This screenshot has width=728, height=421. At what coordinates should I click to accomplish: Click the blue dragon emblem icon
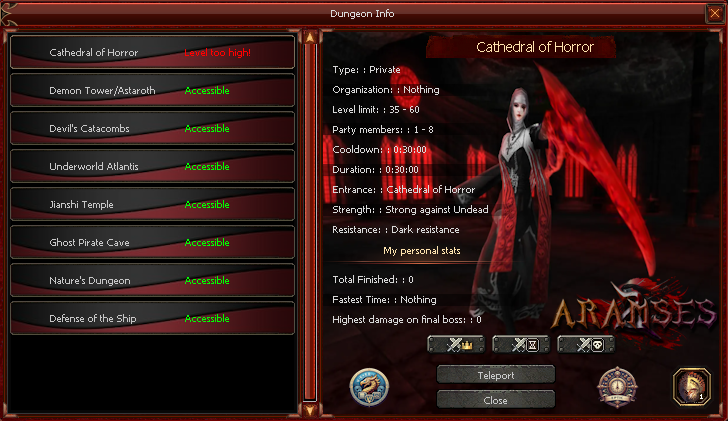[369, 388]
